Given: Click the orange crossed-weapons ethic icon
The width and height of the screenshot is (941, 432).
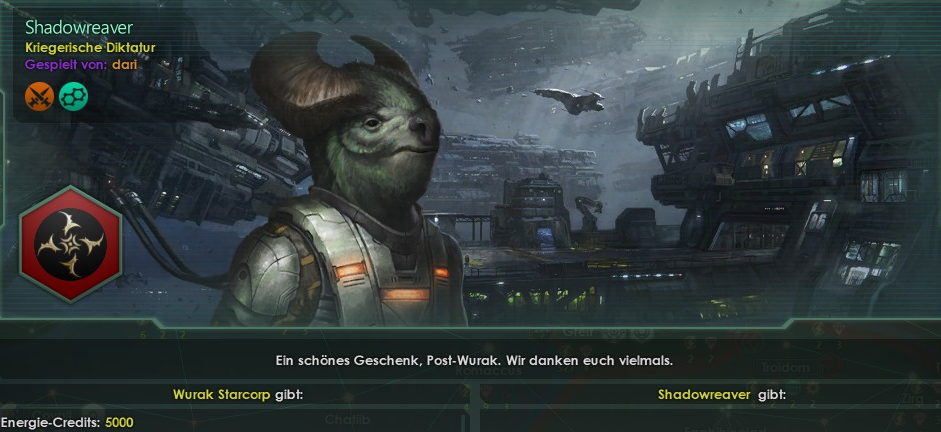Looking at the screenshot, I should click(39, 96).
